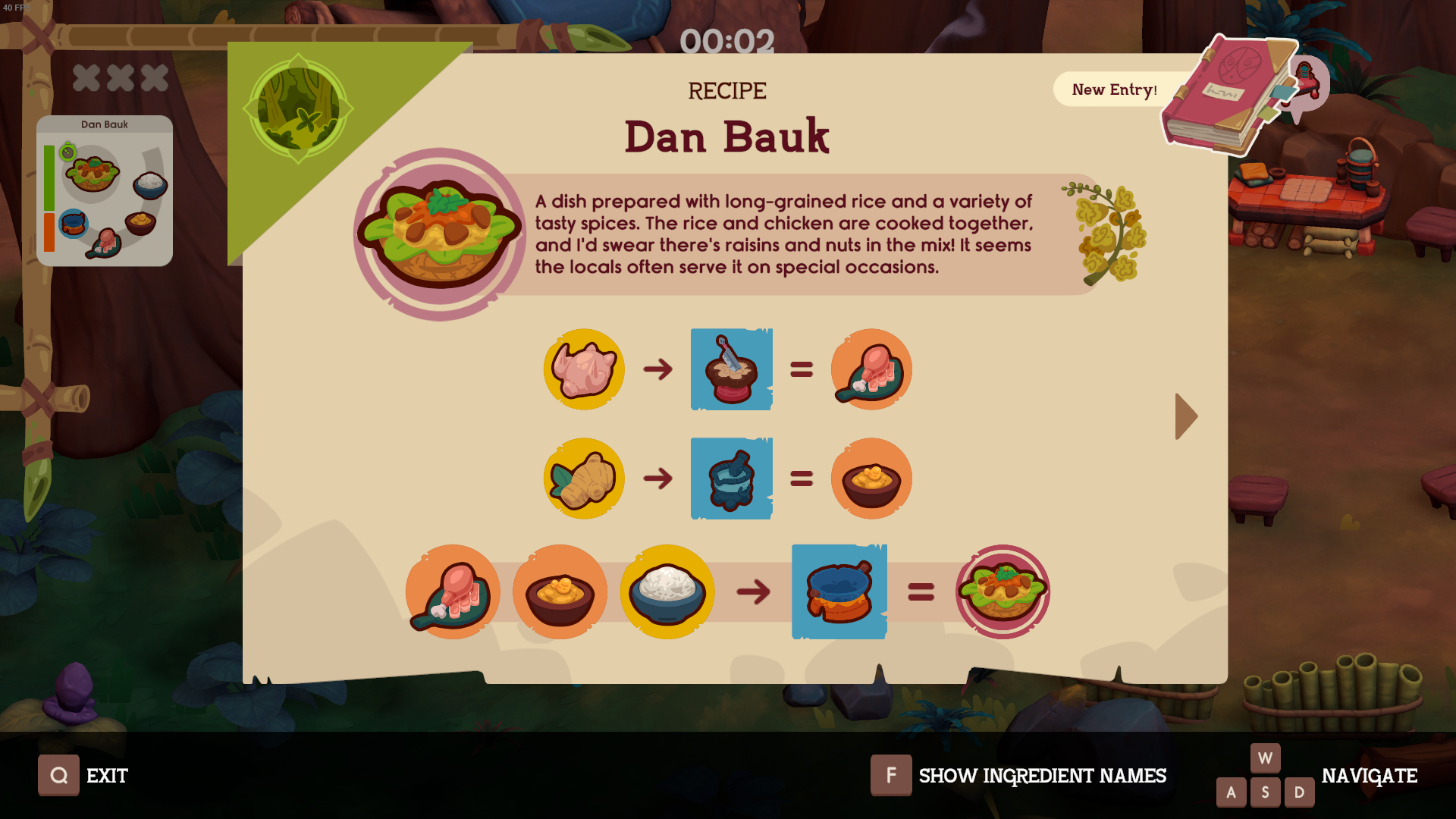The width and height of the screenshot is (1456, 819).
Task: Click the blue cooking pot station icon
Action: (838, 592)
